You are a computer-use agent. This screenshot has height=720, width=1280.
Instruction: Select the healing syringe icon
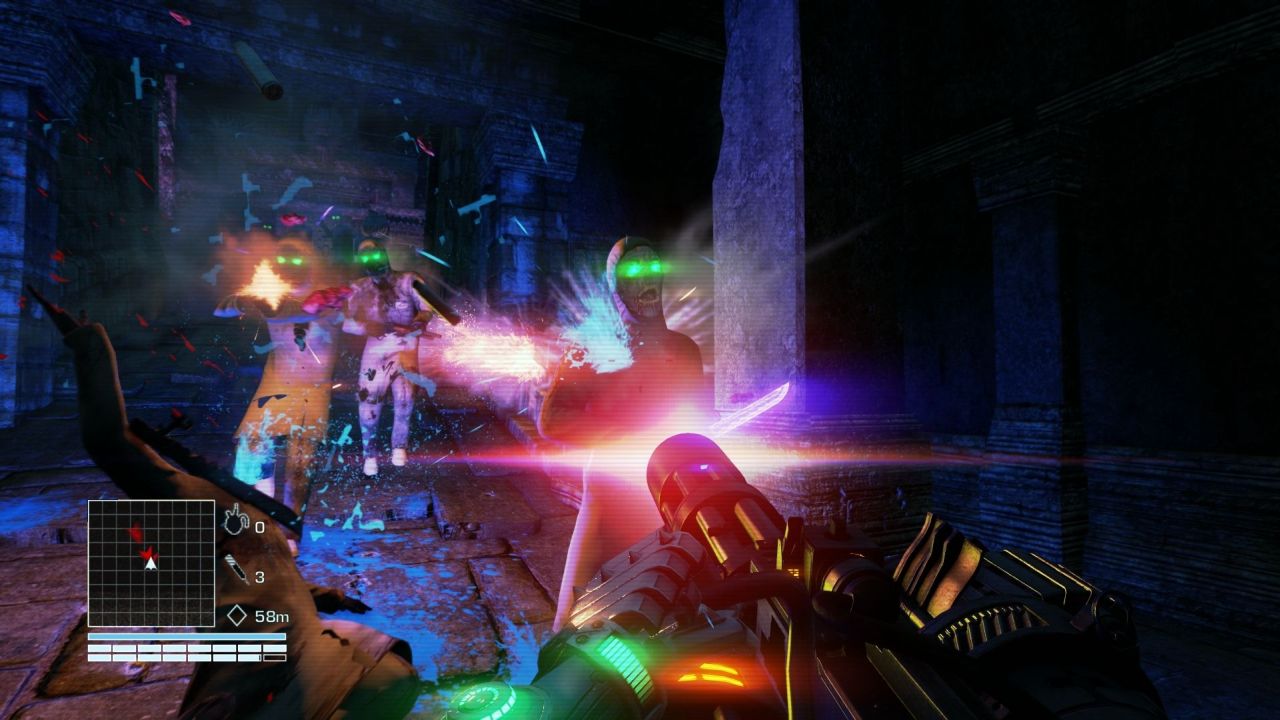click(236, 570)
